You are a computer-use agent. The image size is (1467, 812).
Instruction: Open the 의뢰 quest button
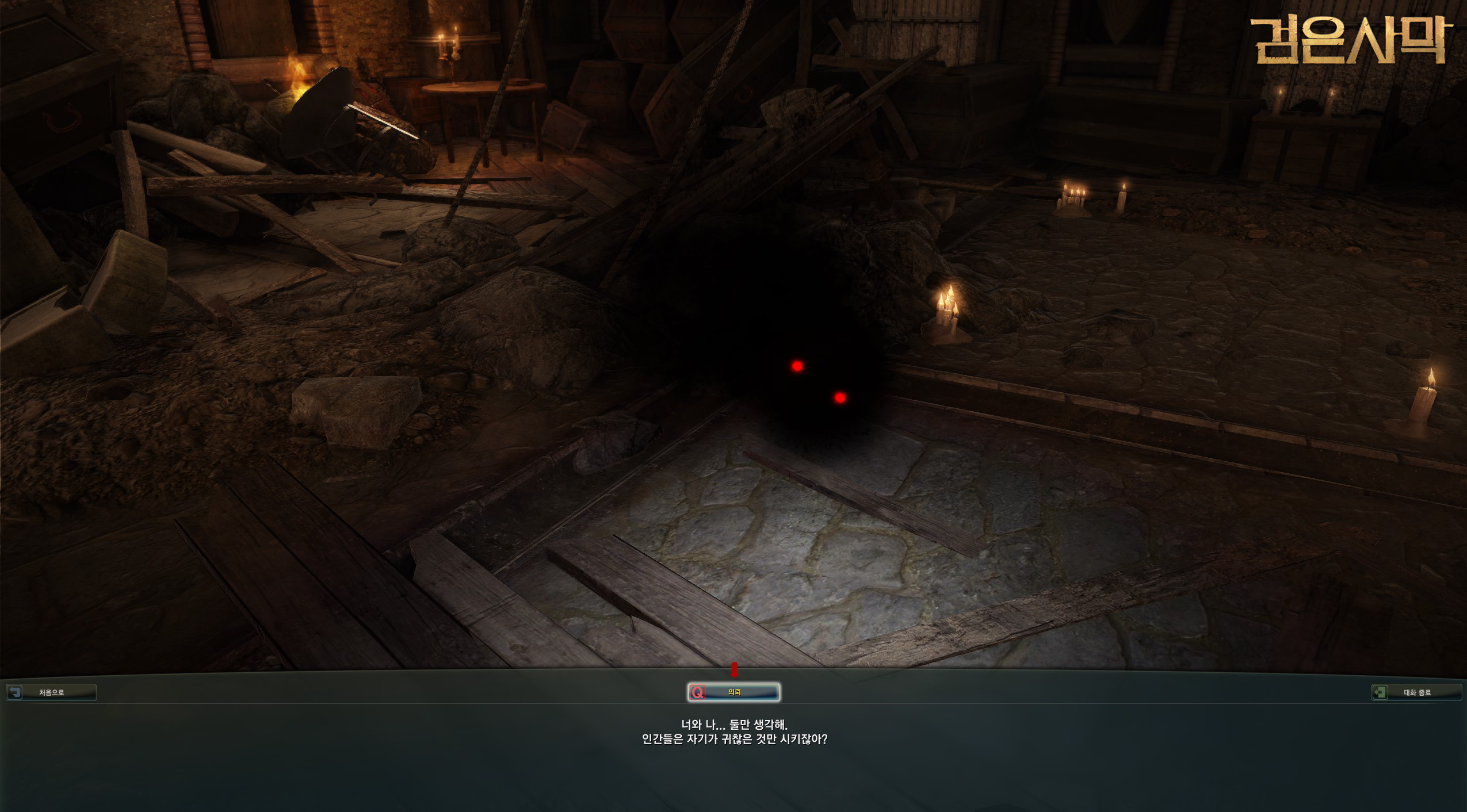[x=733, y=692]
